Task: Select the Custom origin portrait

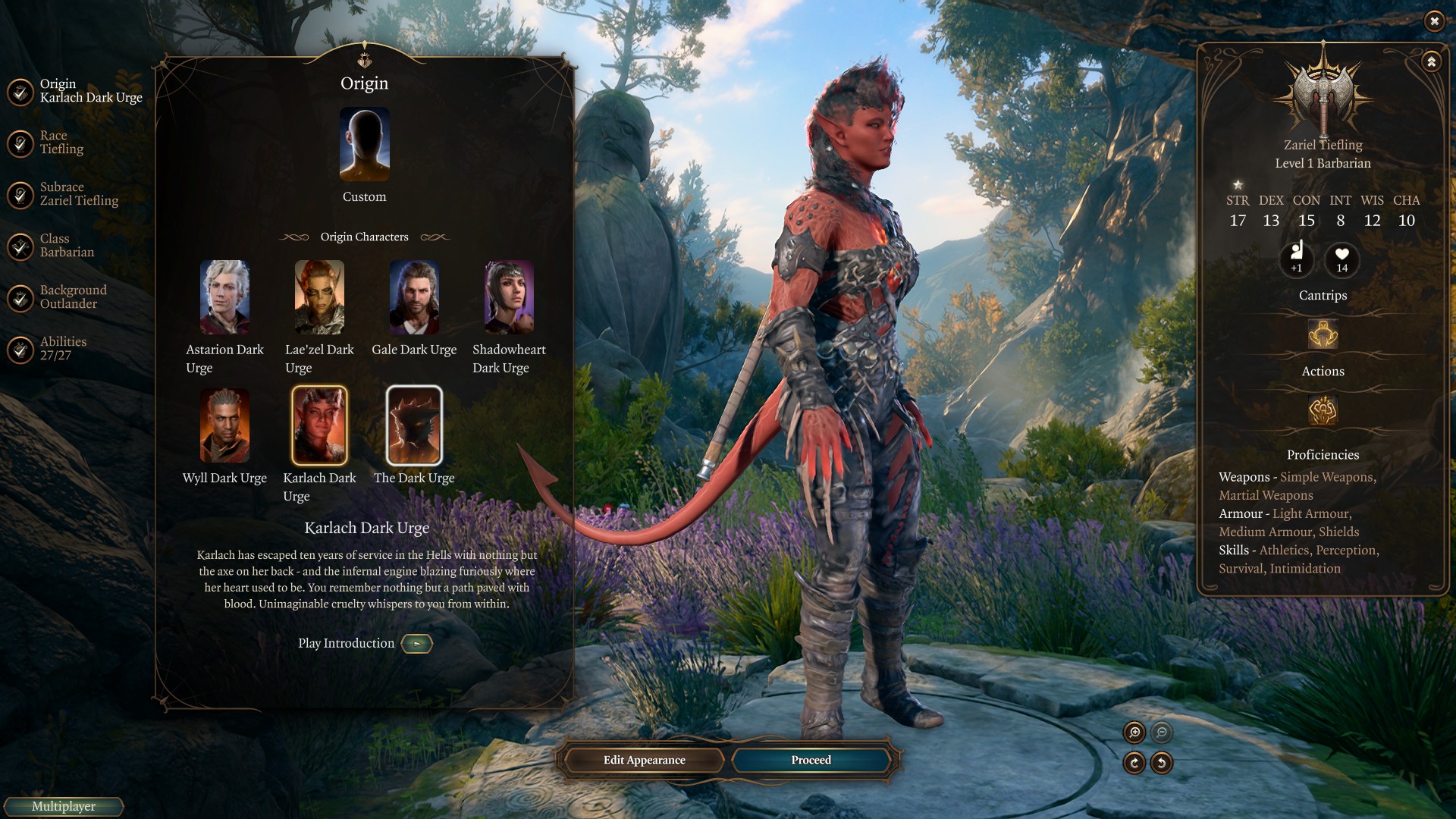Action: coord(365,144)
